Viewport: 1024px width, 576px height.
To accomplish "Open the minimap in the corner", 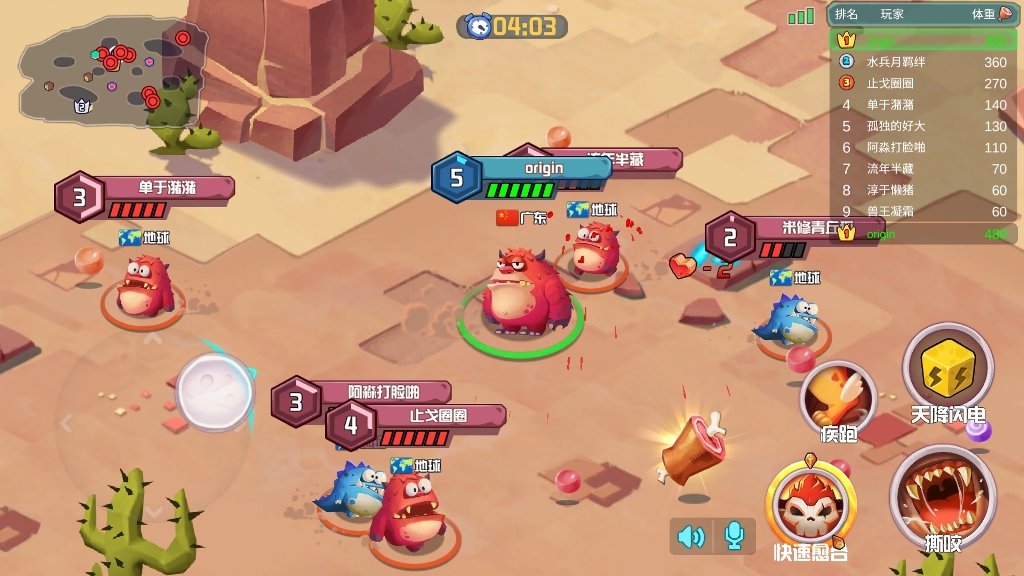I will pyautogui.click(x=108, y=68).
